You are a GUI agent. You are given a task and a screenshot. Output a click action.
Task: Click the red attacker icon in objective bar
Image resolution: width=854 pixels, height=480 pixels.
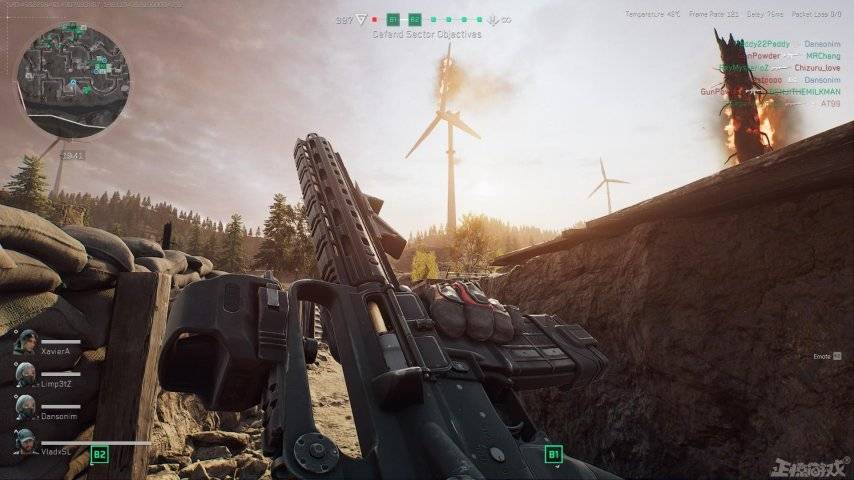375,19
